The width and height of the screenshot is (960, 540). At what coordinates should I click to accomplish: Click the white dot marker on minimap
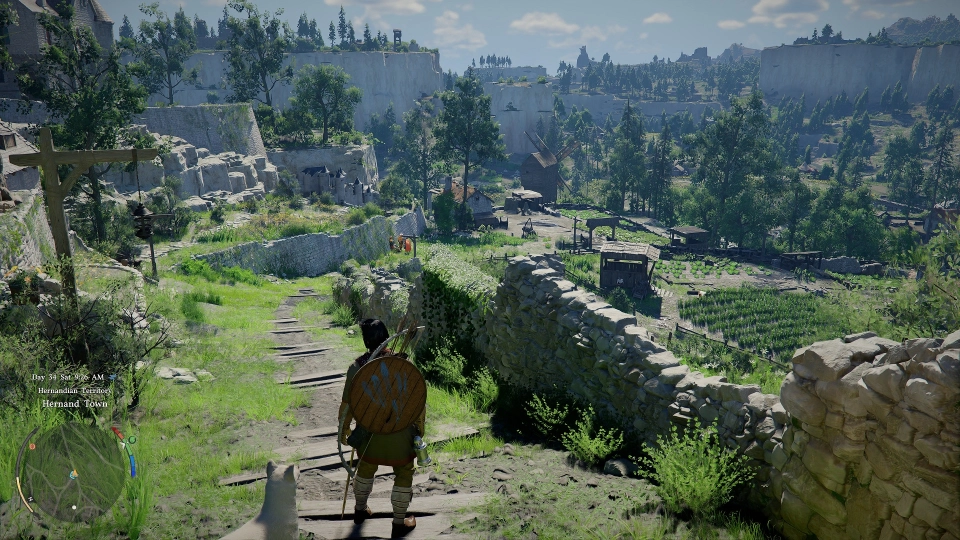(x=74, y=507)
